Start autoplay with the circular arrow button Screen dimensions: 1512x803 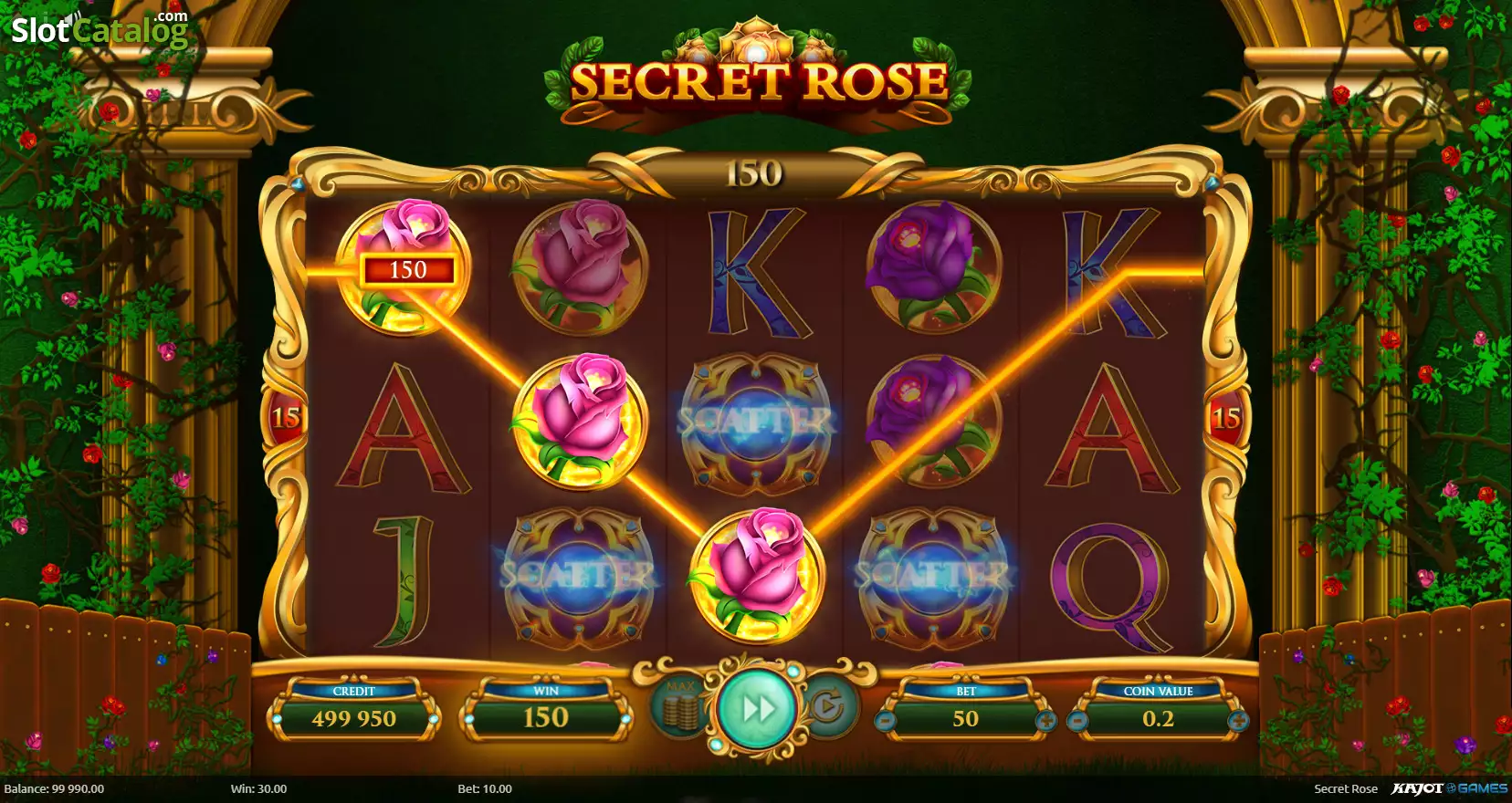coord(829,707)
